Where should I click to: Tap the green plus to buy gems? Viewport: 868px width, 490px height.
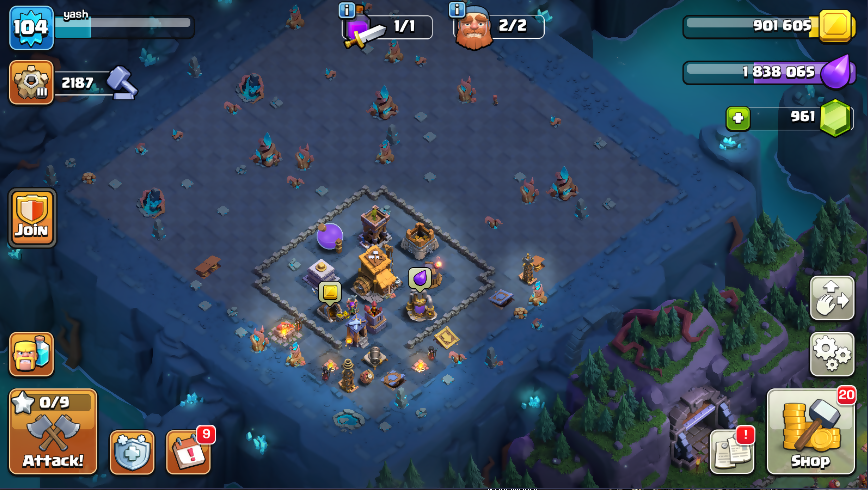[739, 118]
